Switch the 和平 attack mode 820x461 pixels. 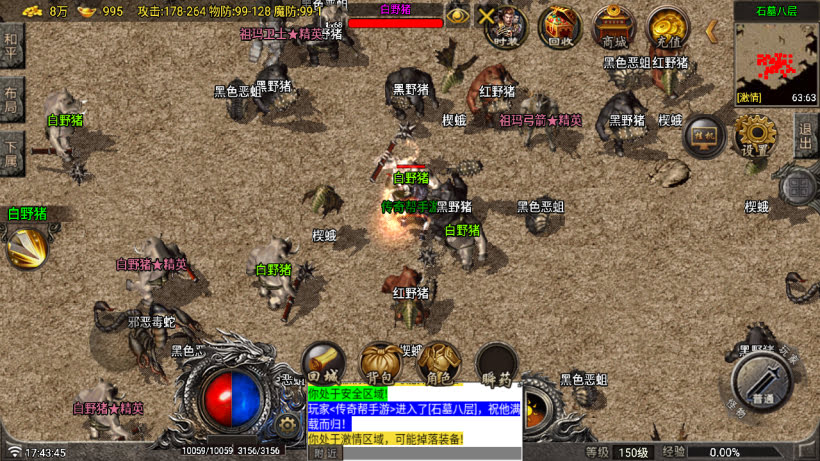11,46
